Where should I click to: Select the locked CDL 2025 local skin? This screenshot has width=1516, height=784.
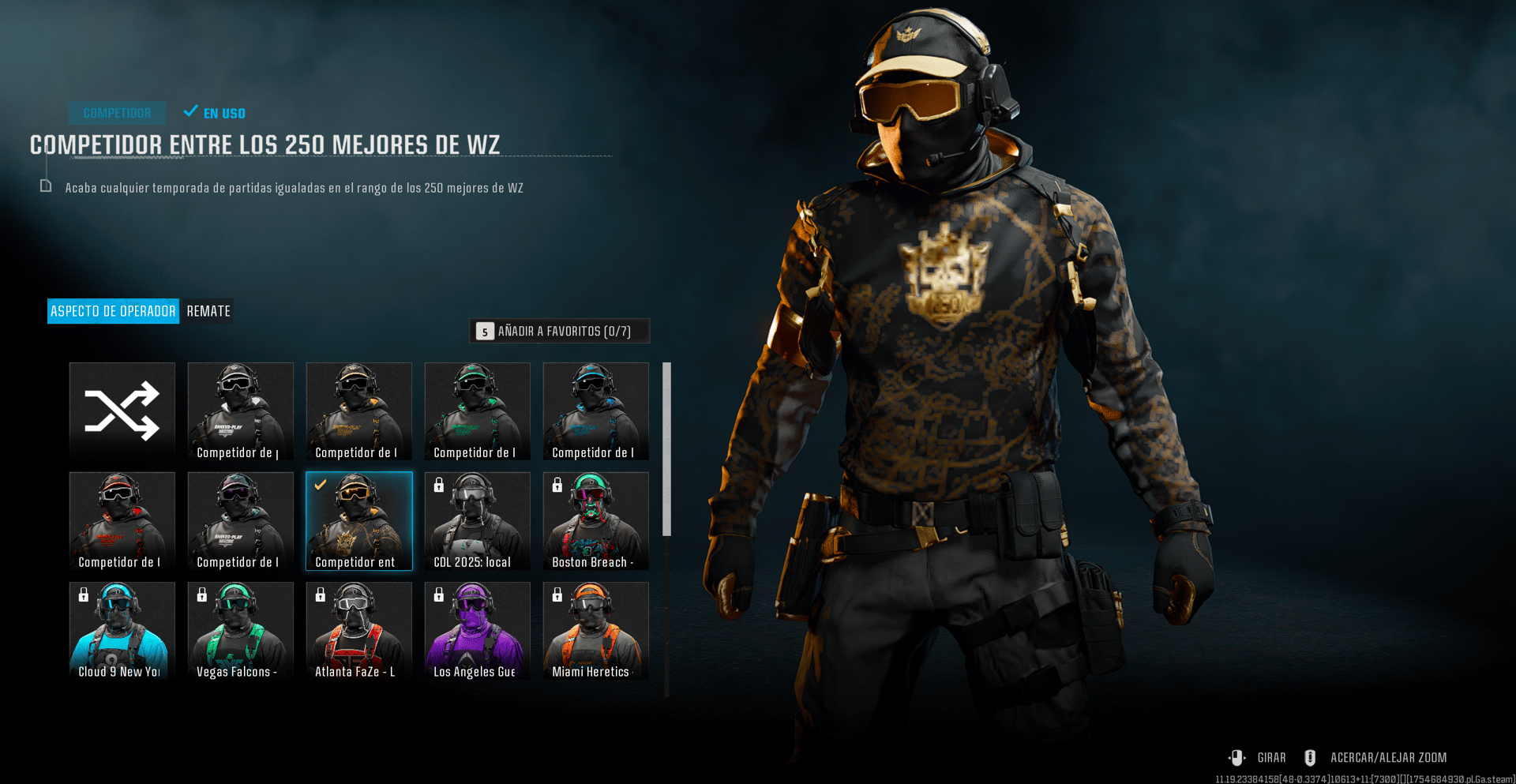478,521
